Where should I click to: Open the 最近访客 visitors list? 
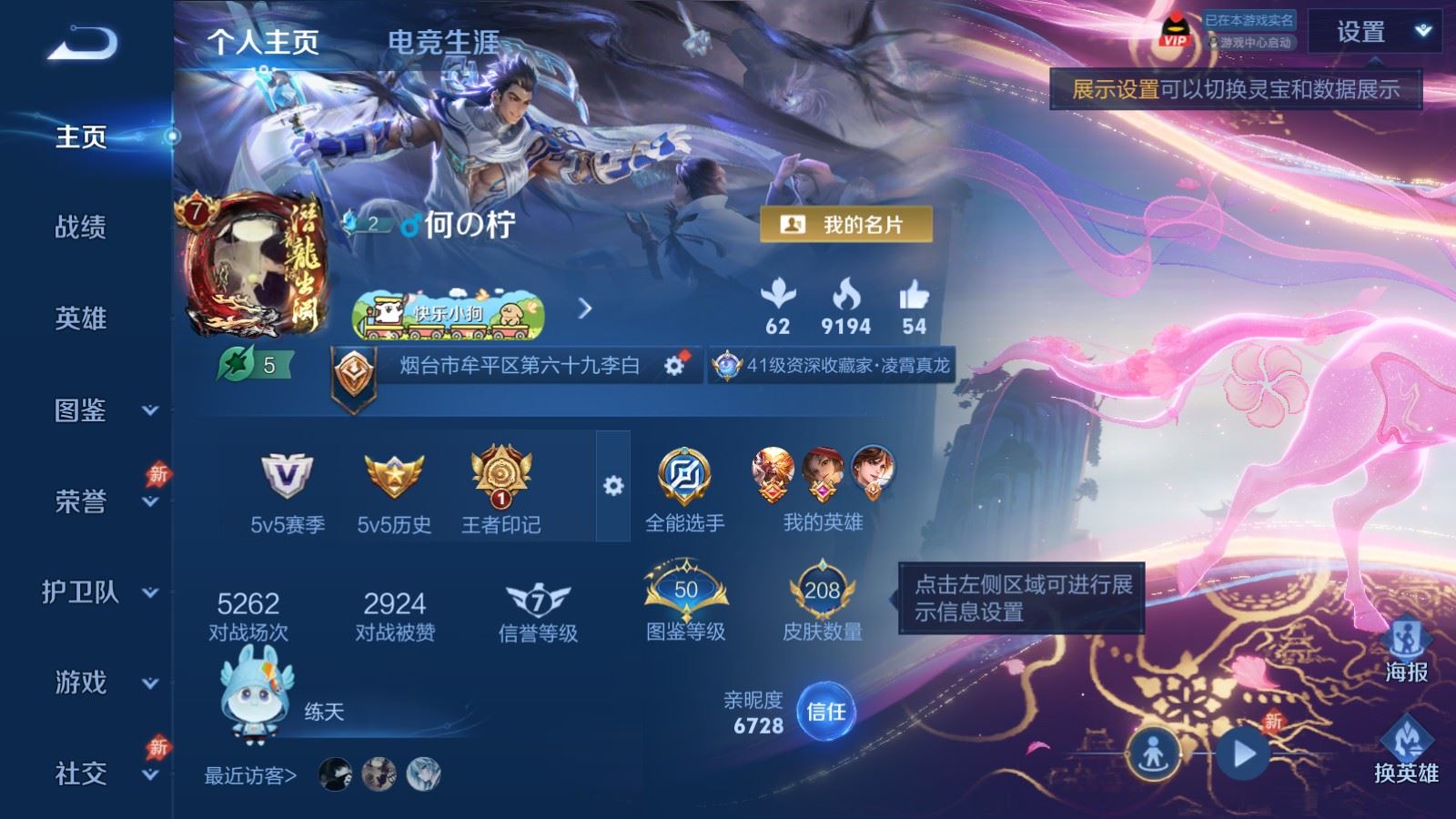250,775
